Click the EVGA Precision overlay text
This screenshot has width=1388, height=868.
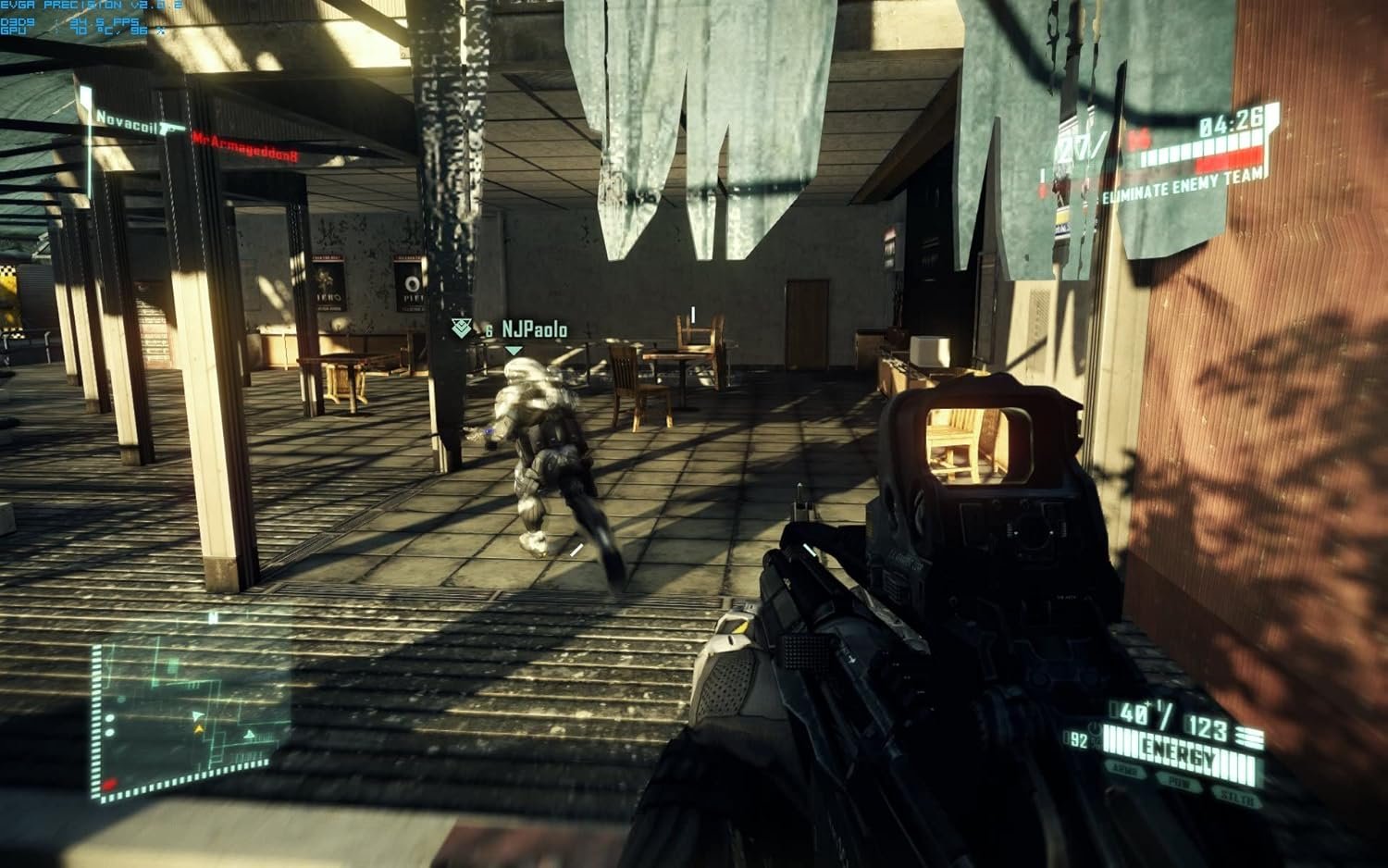click(x=91, y=6)
